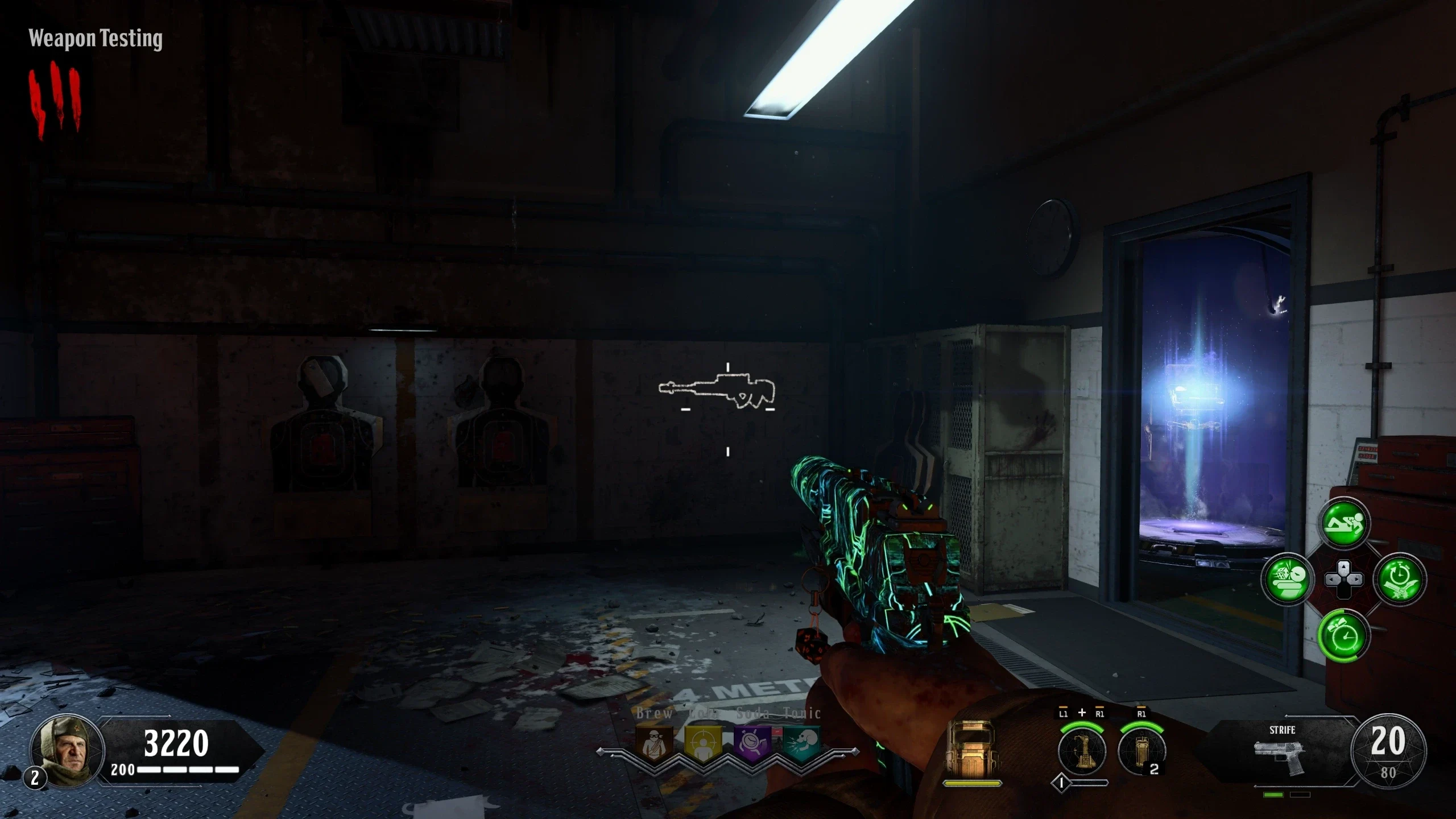1456x819 pixels.
Task: Click the wall-buy weapon chalk outline
Action: (x=717, y=390)
